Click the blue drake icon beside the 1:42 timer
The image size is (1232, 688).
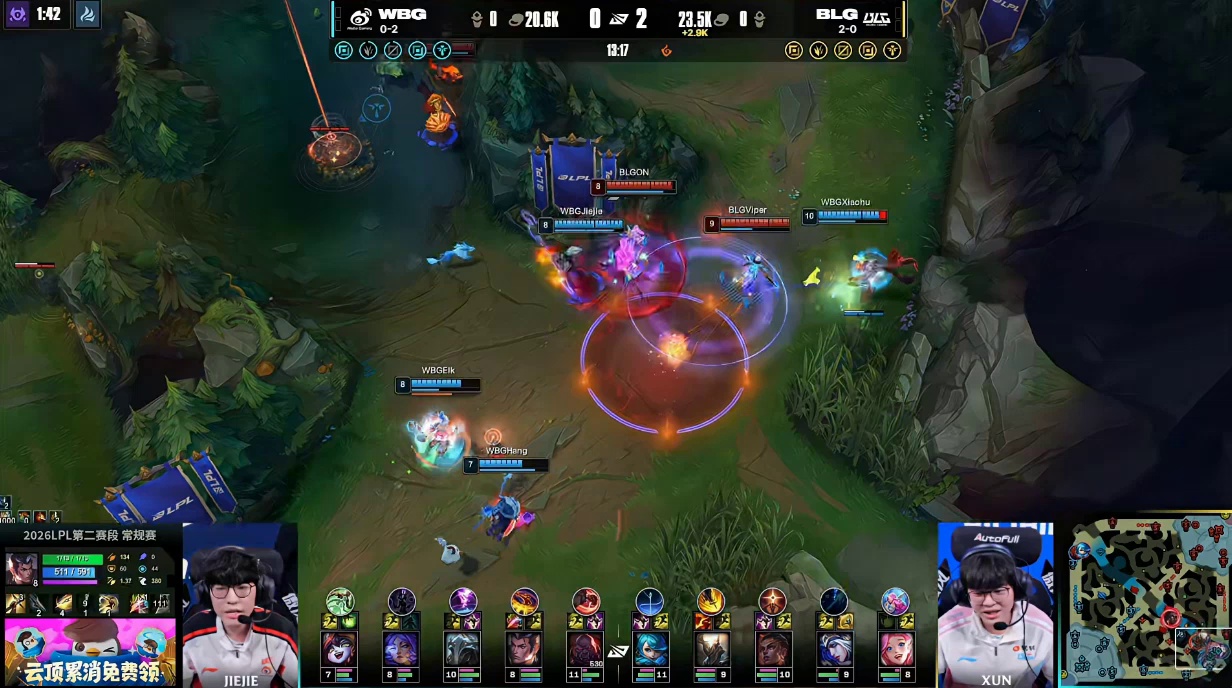click(x=88, y=15)
